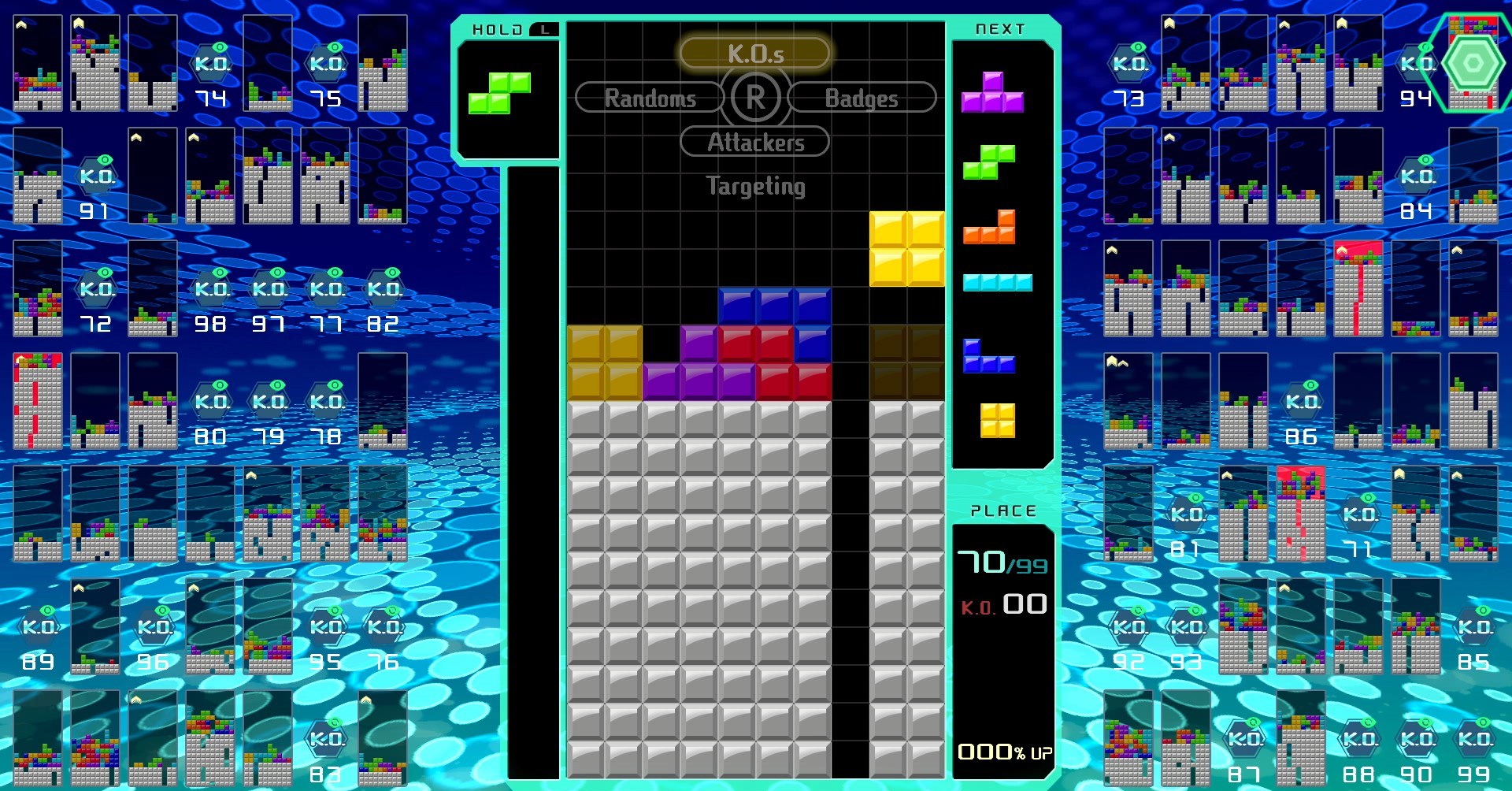Pick the Attackers targeting option
The image size is (1512, 791).
pos(754,142)
